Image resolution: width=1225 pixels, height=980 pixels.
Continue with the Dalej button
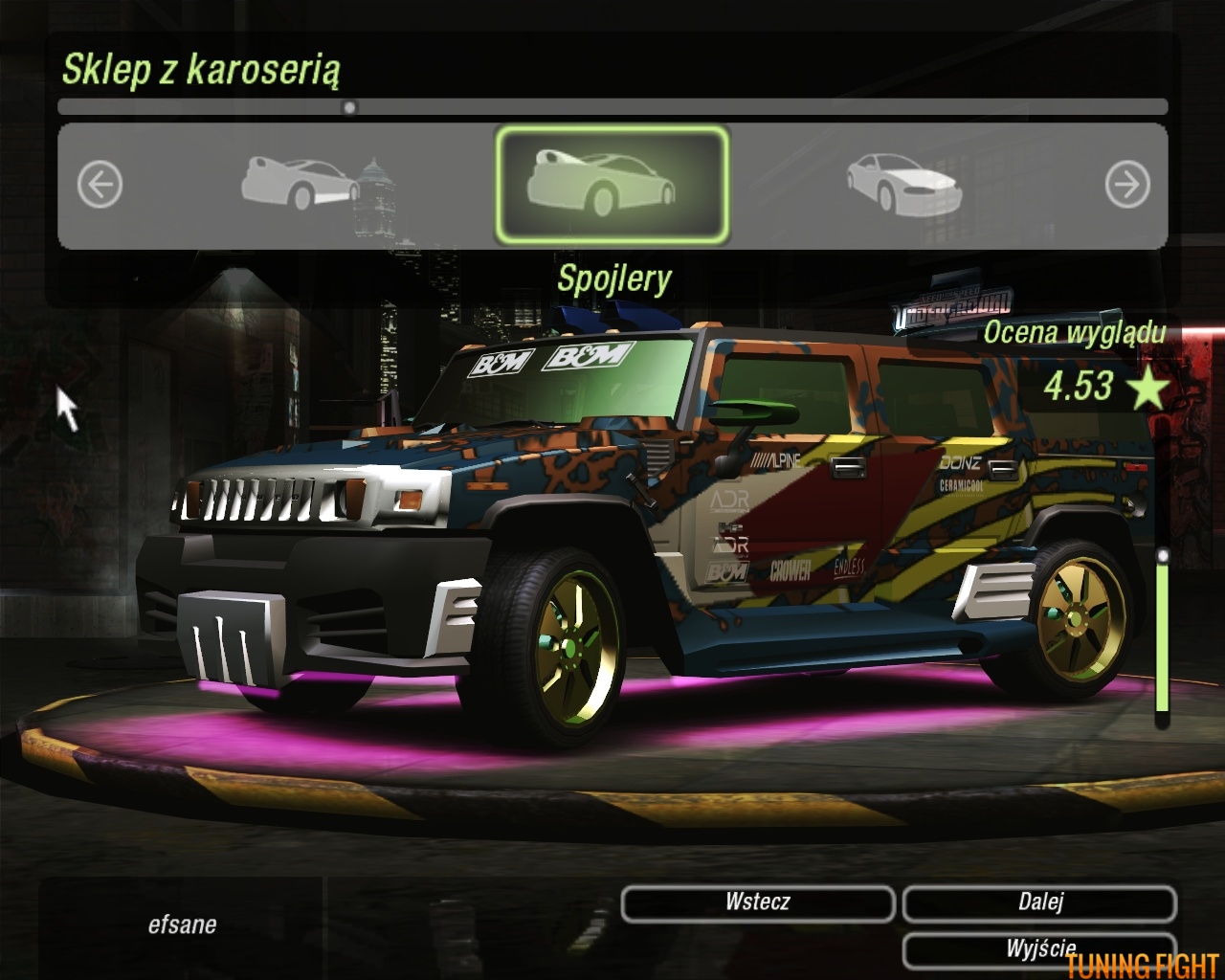(x=1039, y=902)
